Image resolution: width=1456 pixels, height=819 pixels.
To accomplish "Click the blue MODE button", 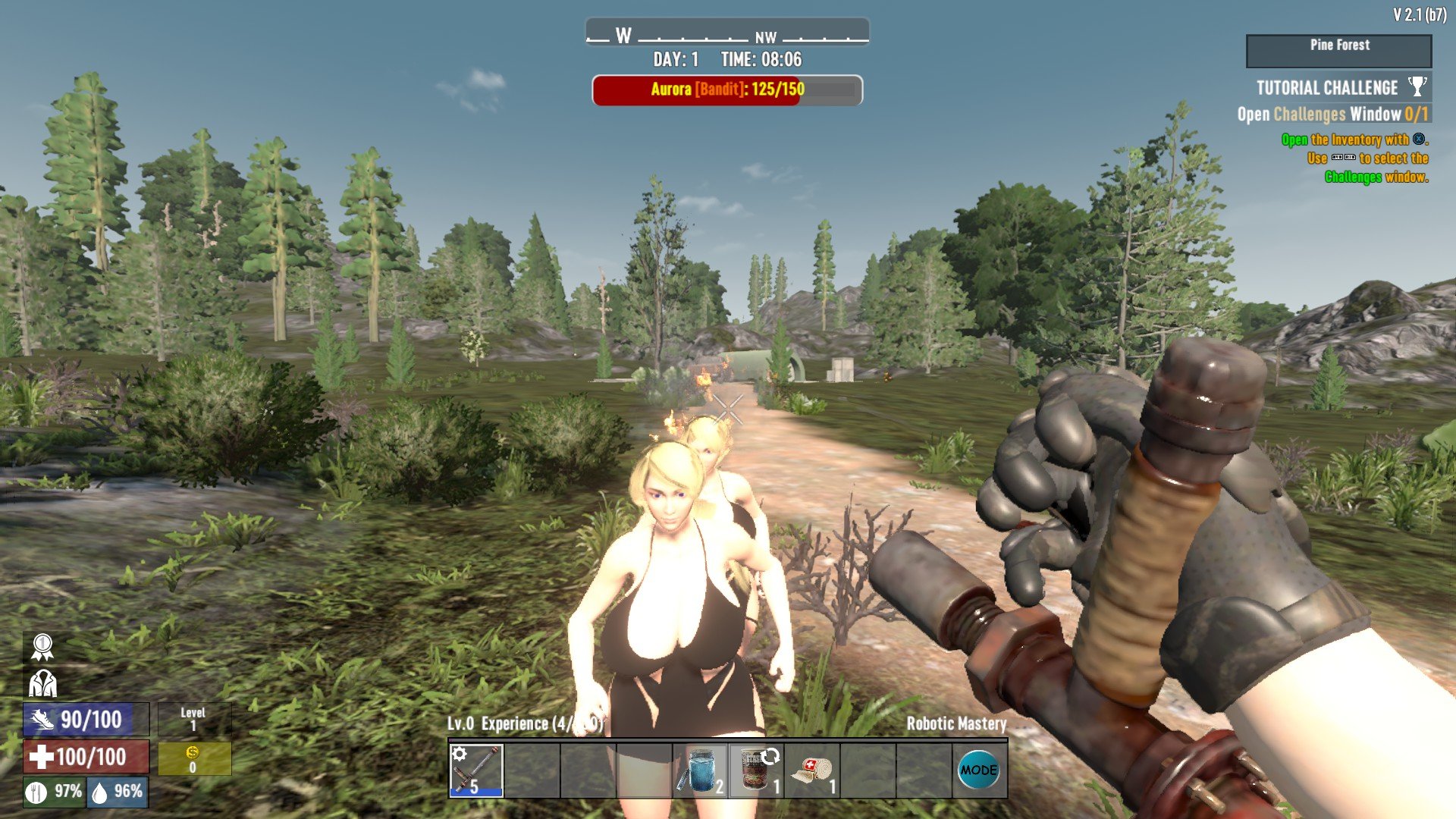I will coord(978,770).
